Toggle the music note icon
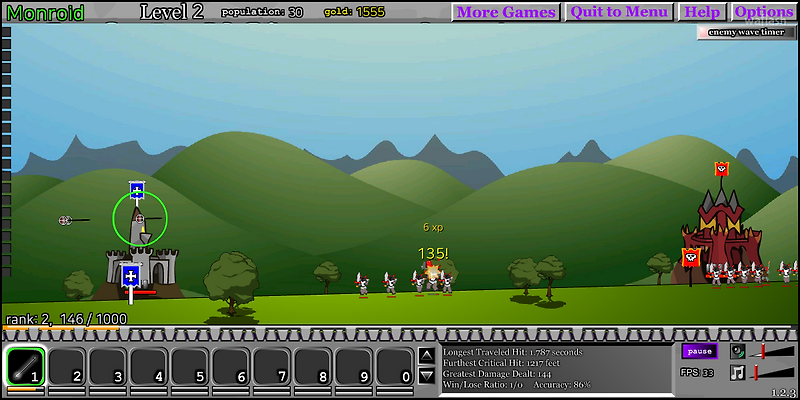This screenshot has height=400, width=800. [x=738, y=373]
